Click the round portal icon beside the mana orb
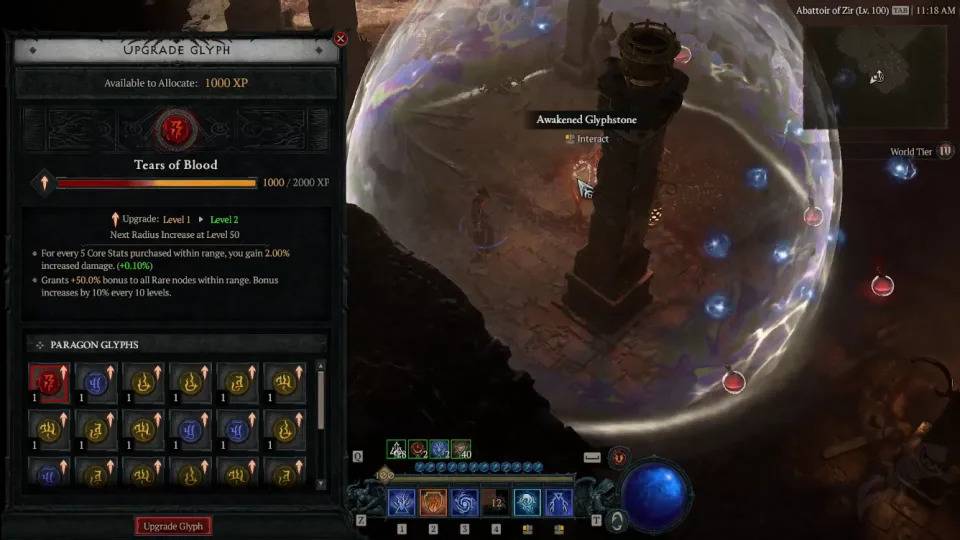This screenshot has width=960, height=540. [617, 519]
